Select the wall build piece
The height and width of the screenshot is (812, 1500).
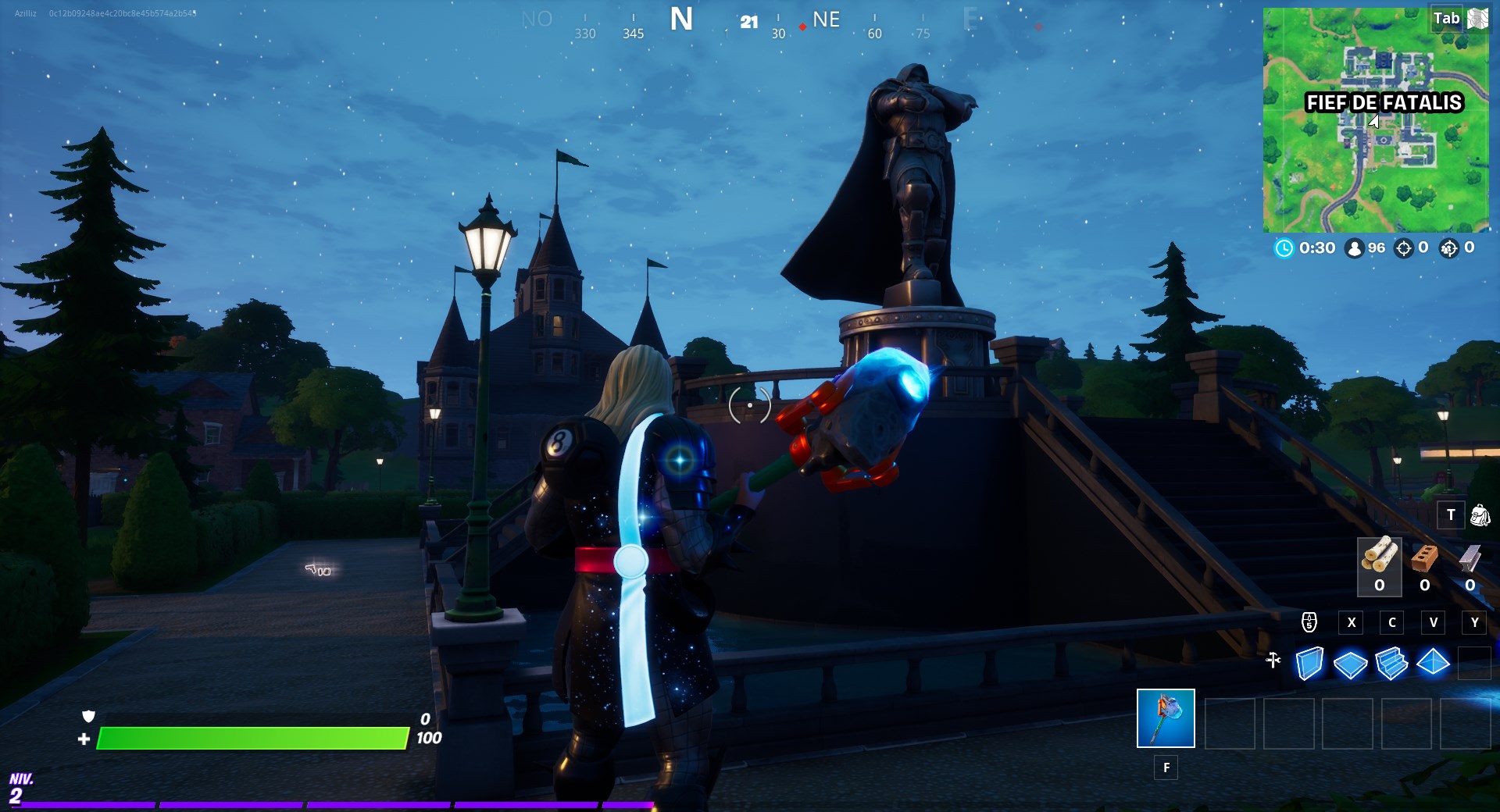1309,662
